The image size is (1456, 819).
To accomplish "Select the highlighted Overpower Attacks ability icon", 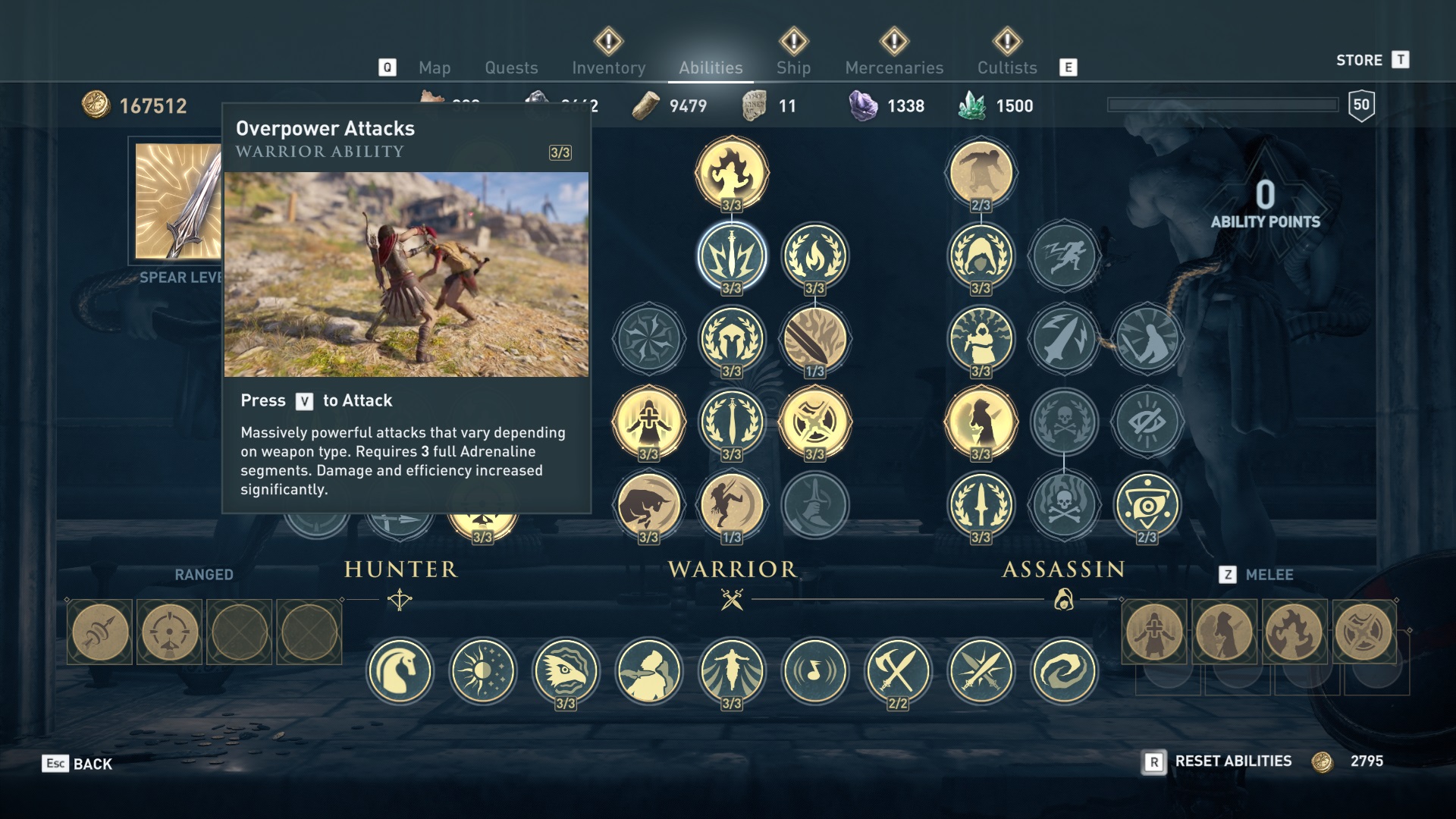I will click(732, 256).
